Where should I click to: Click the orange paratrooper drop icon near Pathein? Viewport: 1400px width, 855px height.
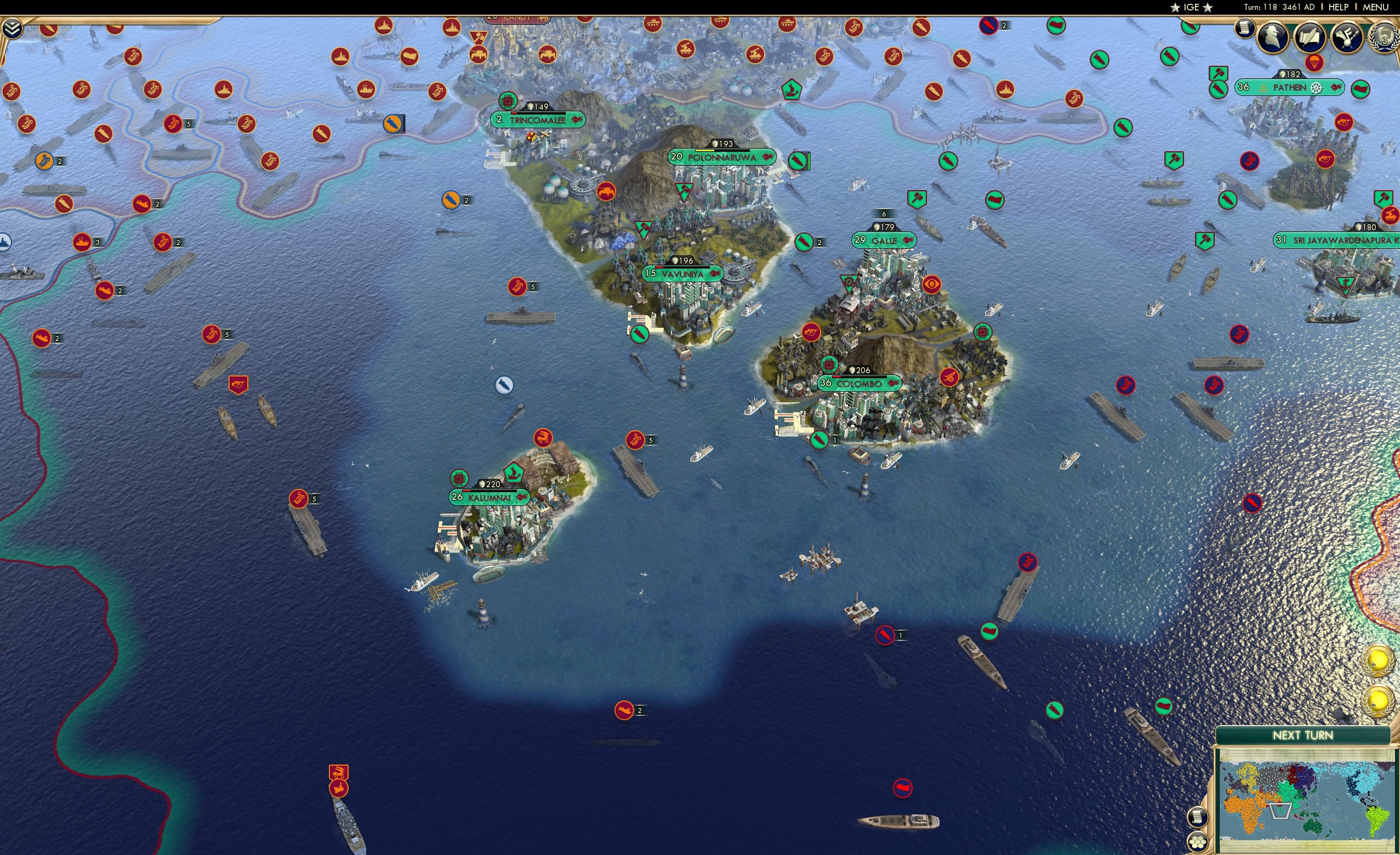1315,63
